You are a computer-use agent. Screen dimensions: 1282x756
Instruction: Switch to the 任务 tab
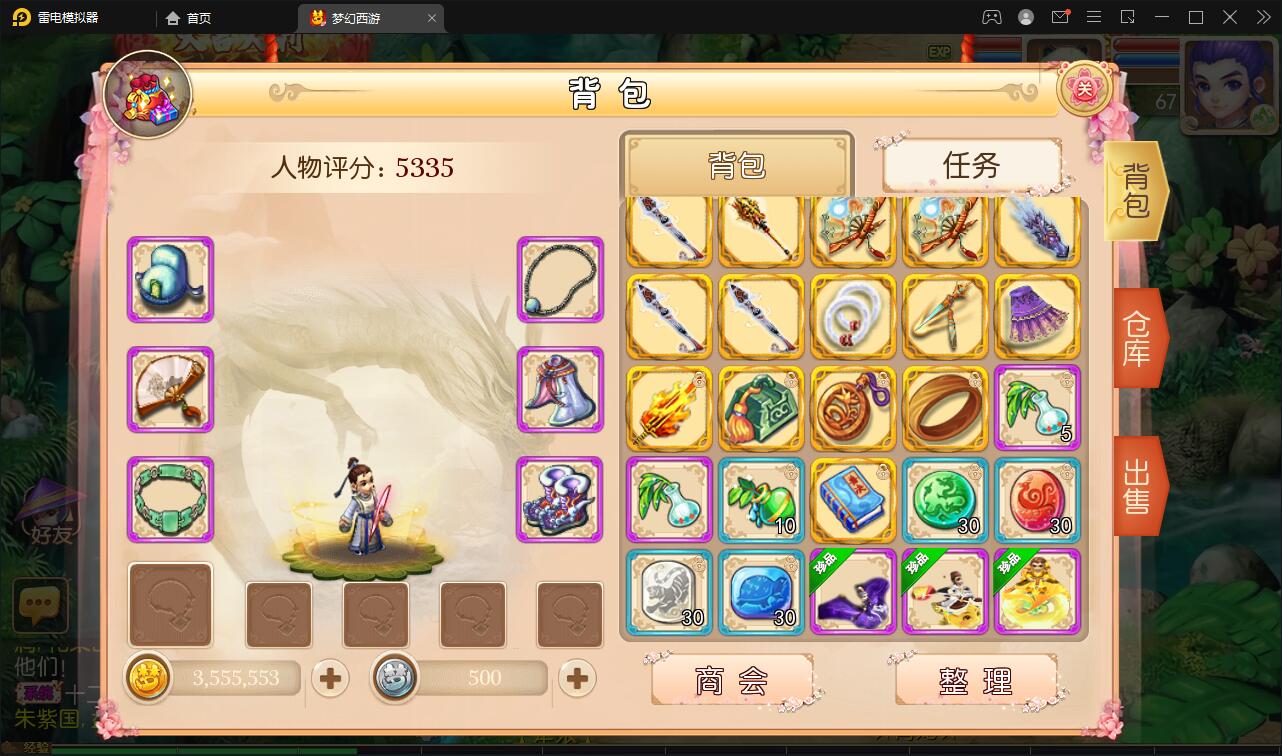click(969, 166)
